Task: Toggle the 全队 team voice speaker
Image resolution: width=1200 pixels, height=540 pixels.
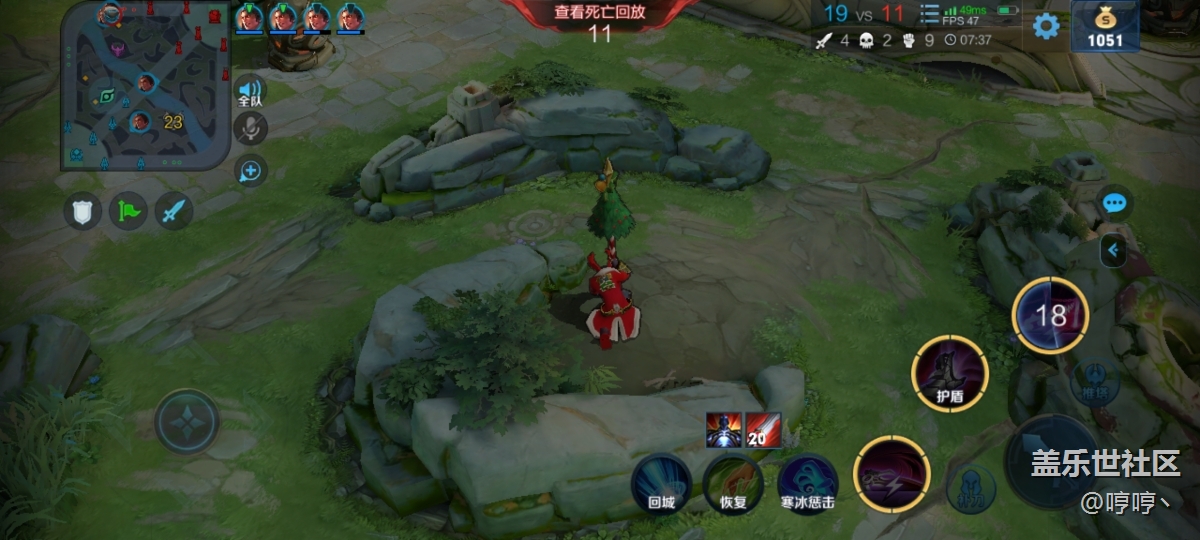Action: click(x=250, y=93)
